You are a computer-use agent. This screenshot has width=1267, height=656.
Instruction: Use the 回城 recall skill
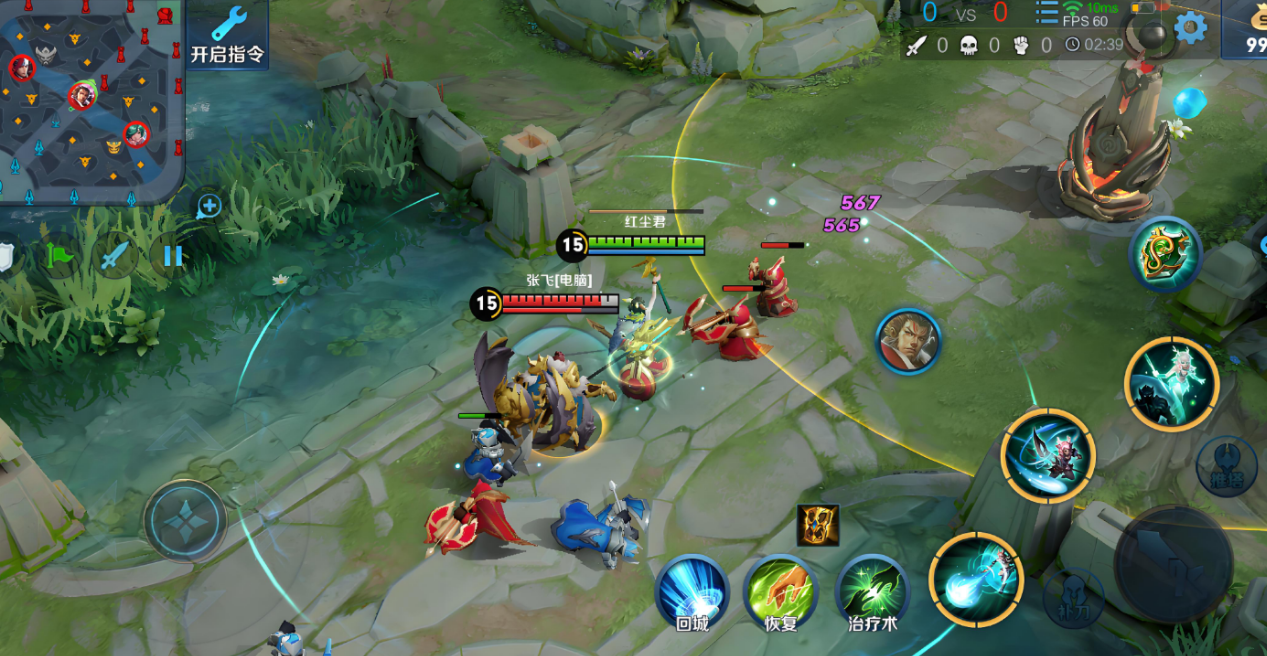[x=692, y=591]
